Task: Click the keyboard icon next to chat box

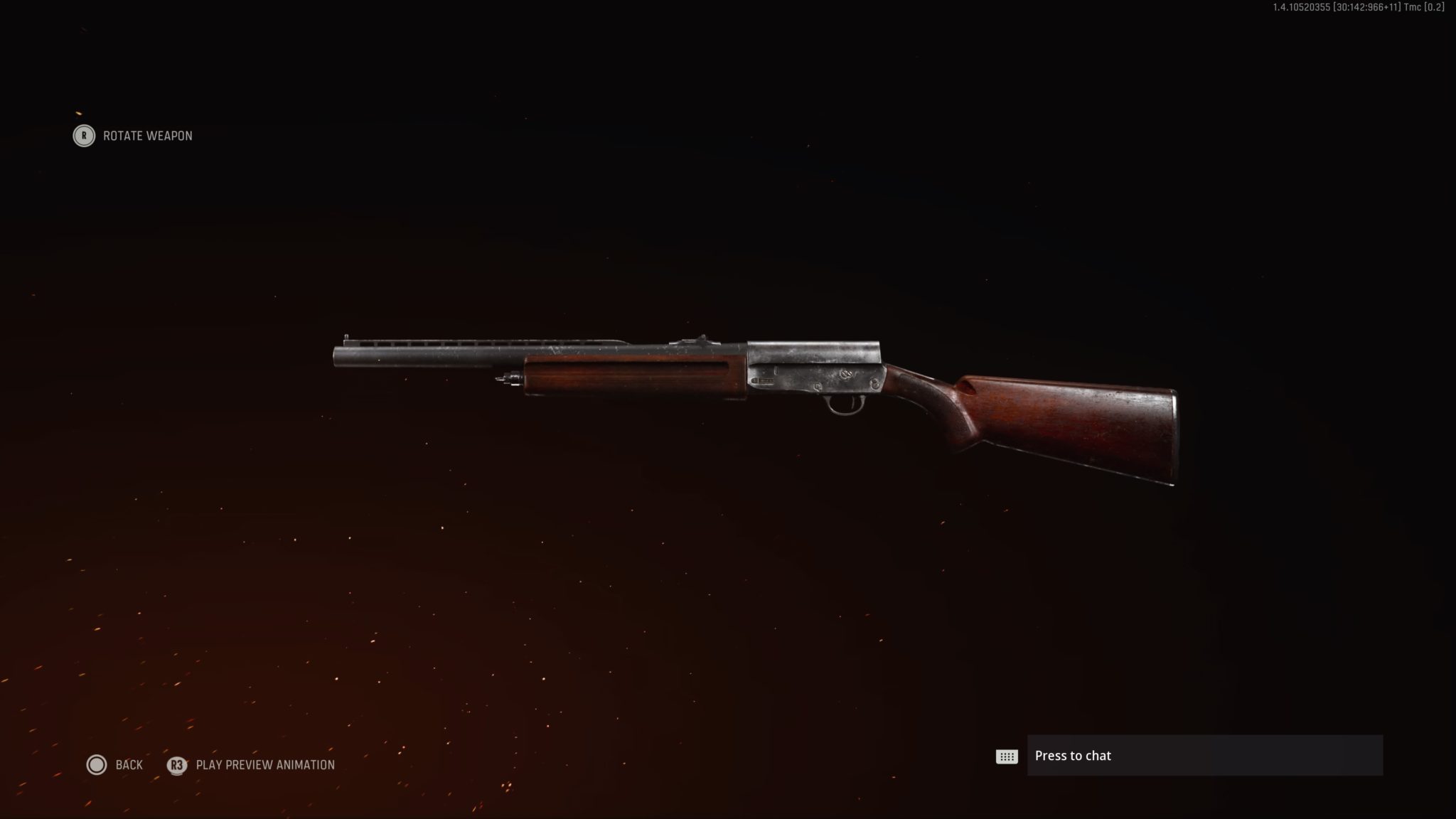Action: (x=1006, y=756)
